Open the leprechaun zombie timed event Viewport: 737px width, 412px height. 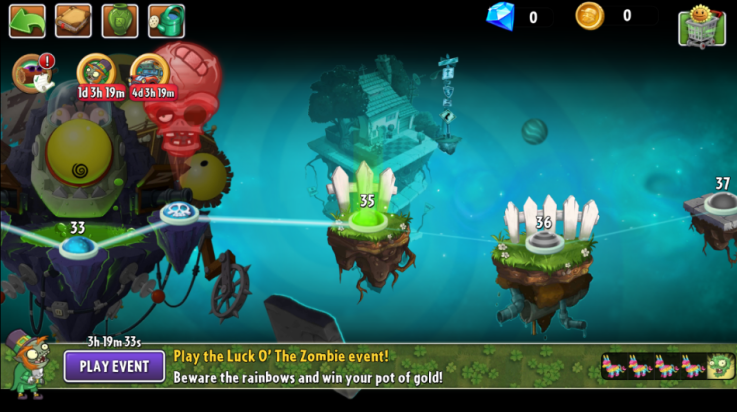97,73
